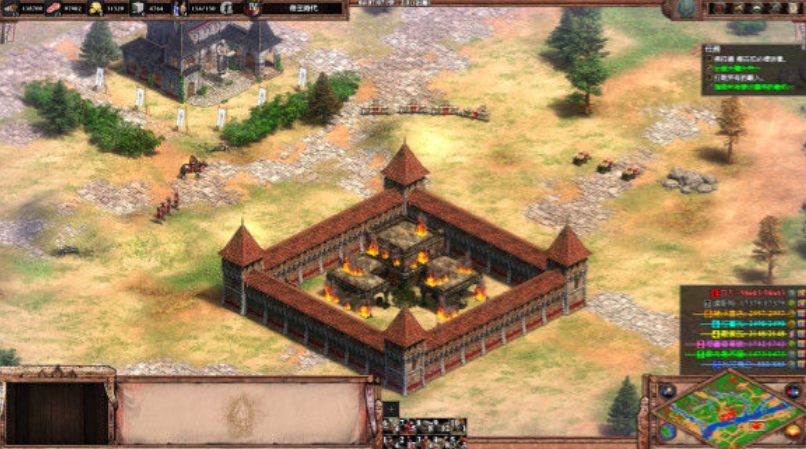806x449 pixels.
Task: Open the civilization shield icon in top bar
Action: pos(253,9)
